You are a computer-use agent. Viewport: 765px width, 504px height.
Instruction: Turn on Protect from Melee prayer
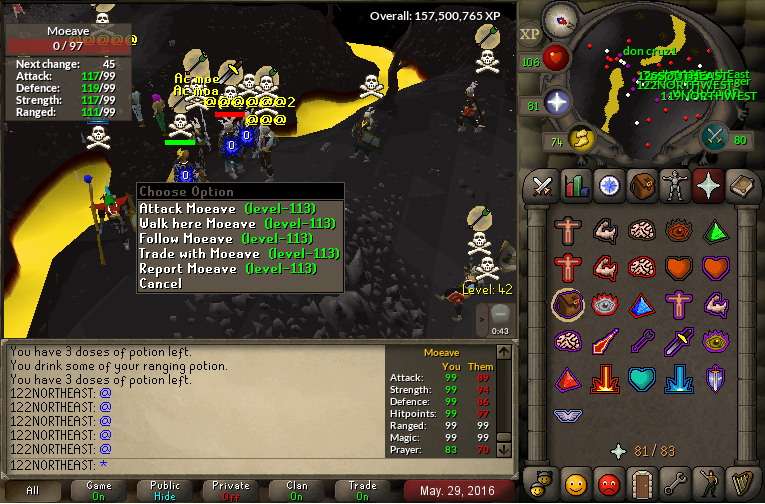(678, 342)
